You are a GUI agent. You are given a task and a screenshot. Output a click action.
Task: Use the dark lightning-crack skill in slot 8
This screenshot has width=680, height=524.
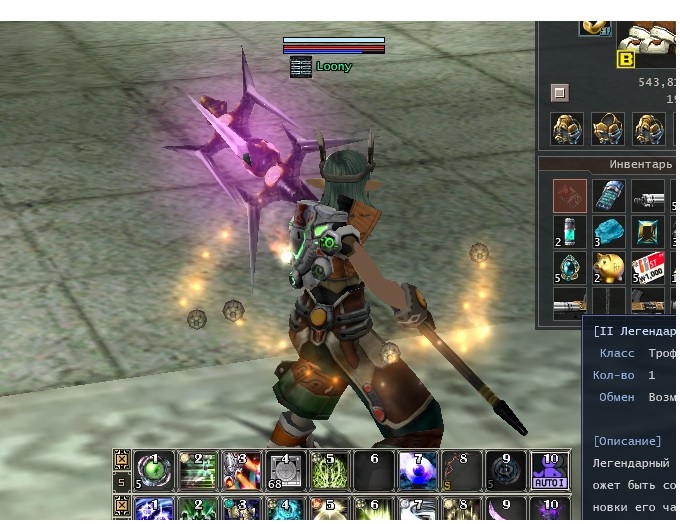click(x=462, y=469)
